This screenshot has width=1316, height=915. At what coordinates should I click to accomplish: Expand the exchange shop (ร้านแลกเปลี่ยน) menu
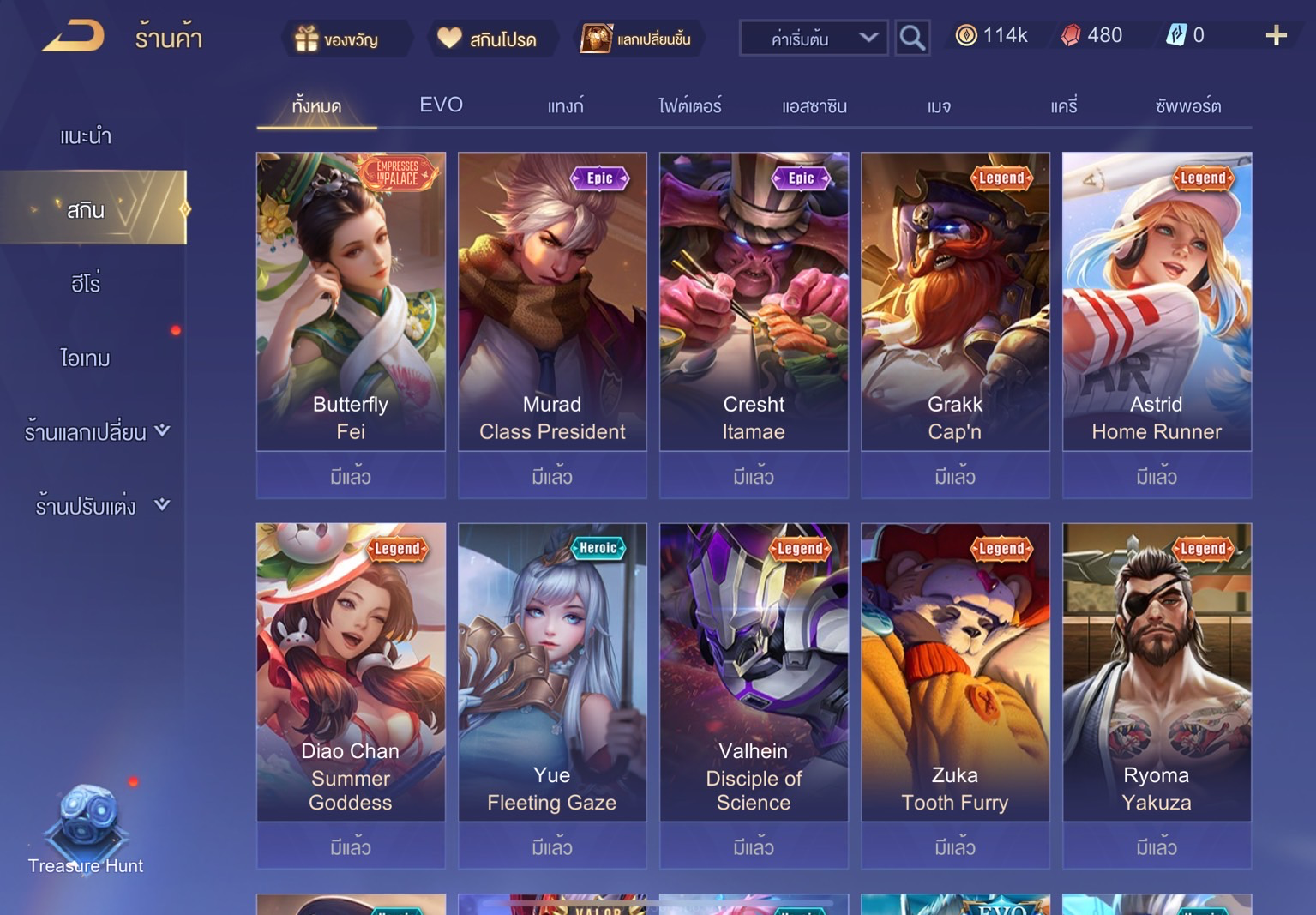96,431
